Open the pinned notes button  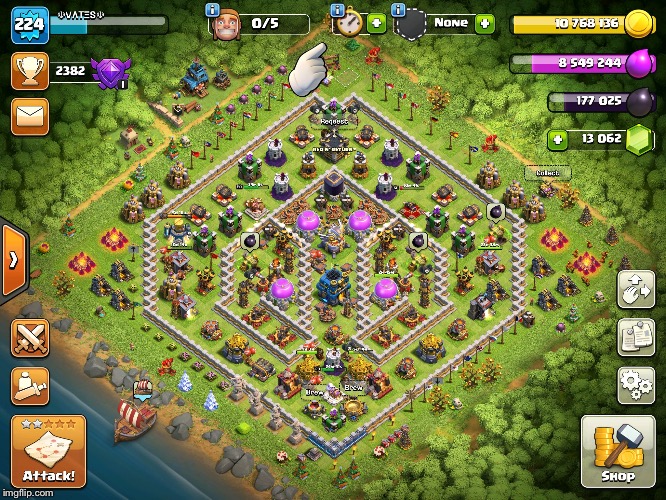tap(636, 337)
